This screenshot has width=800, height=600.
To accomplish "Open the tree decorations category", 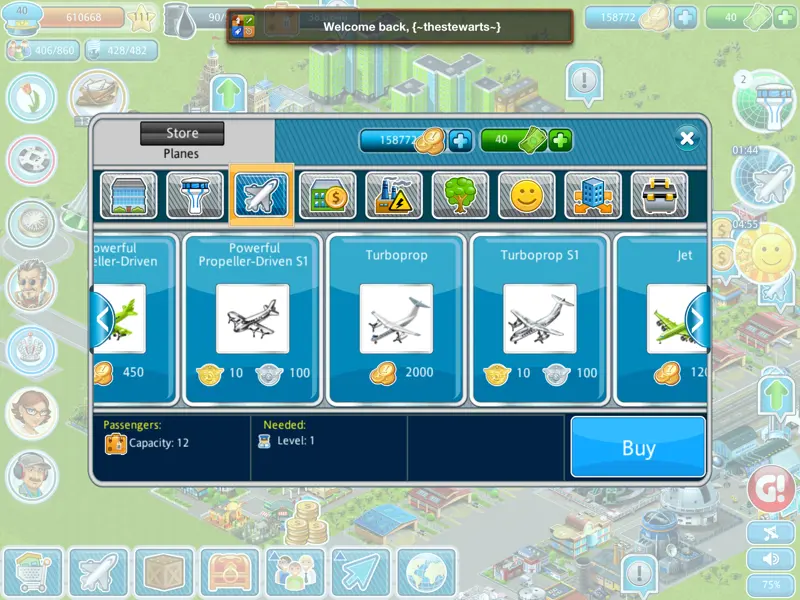I will coord(460,196).
